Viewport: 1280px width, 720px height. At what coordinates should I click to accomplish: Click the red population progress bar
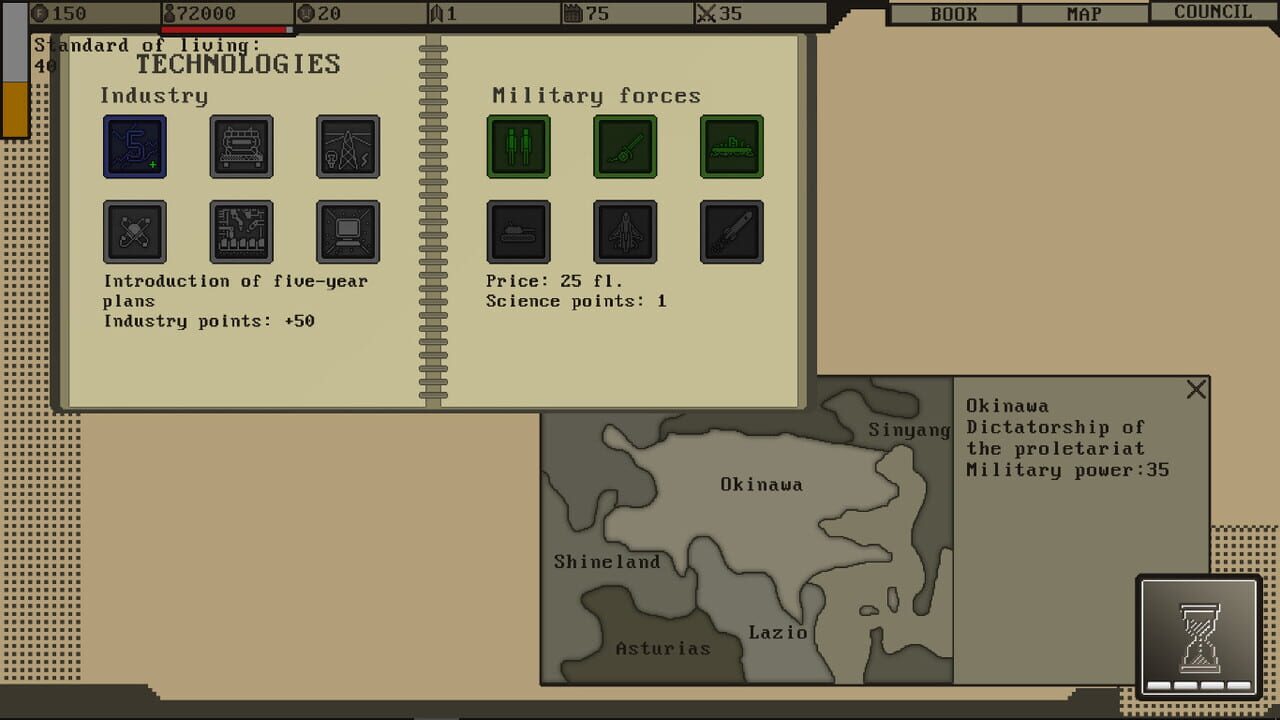(225, 30)
